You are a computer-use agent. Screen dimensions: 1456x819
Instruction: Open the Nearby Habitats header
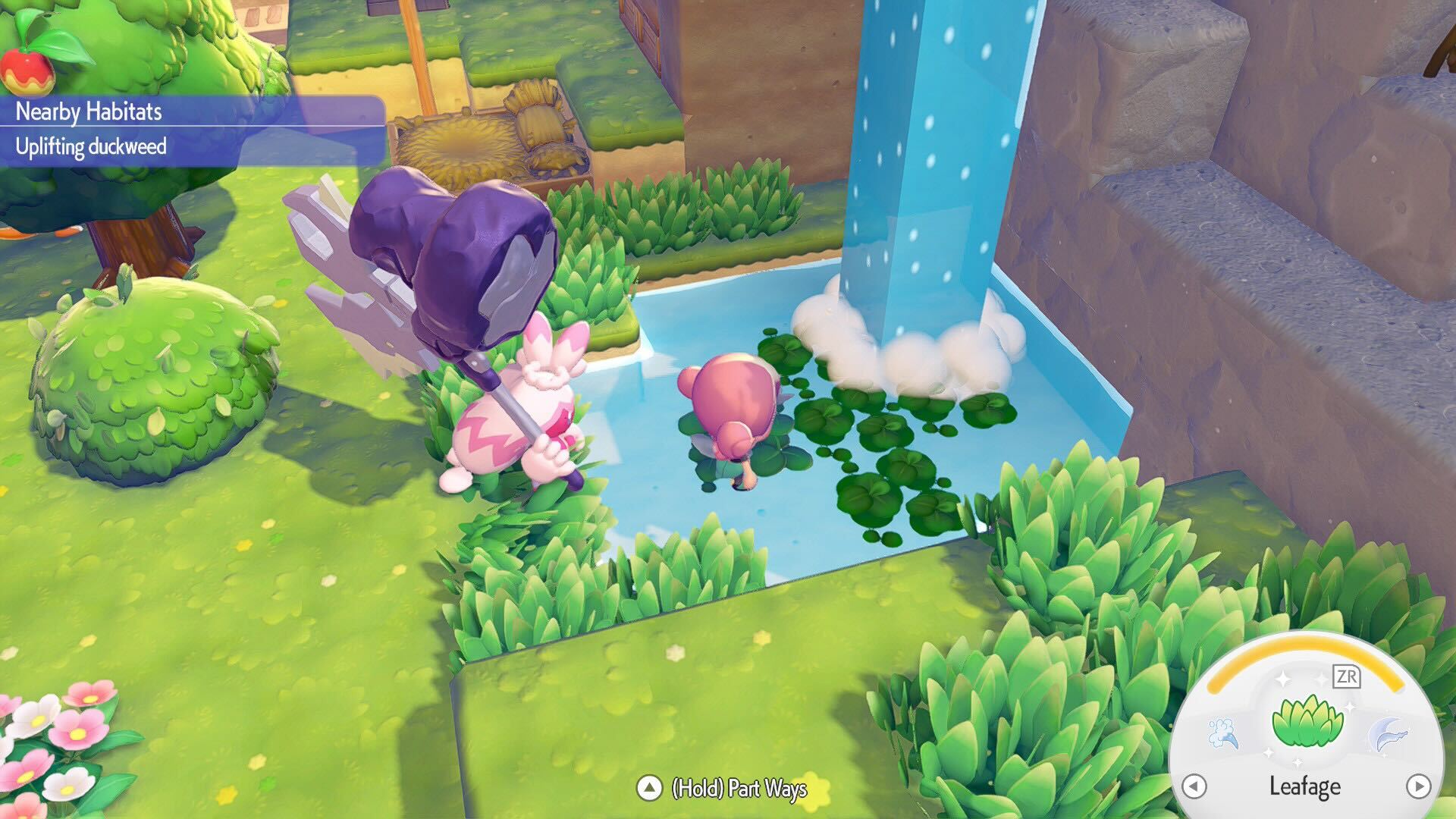point(87,112)
